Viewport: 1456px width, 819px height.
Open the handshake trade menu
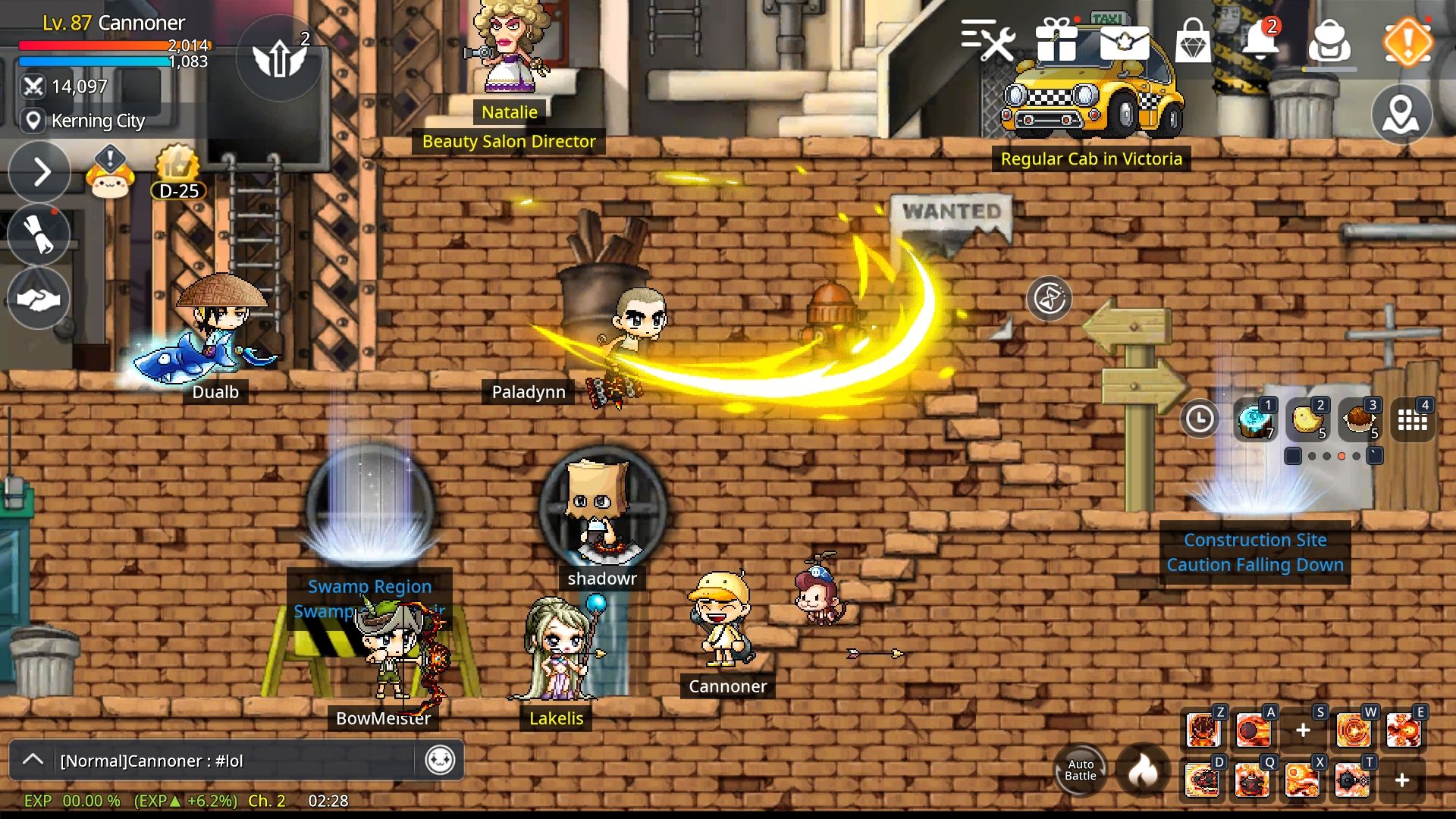click(39, 299)
